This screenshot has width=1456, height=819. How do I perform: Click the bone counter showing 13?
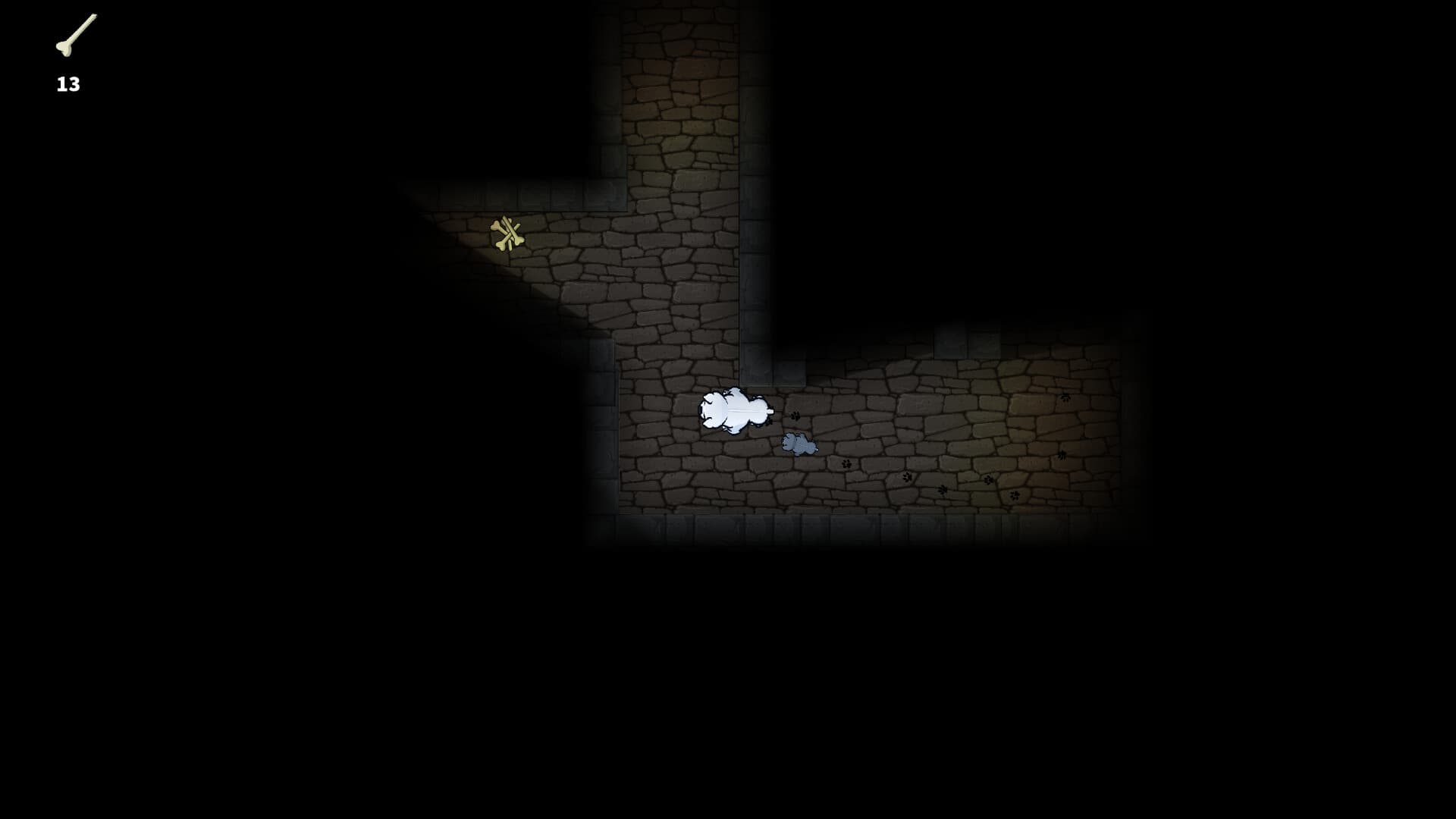coord(67,84)
